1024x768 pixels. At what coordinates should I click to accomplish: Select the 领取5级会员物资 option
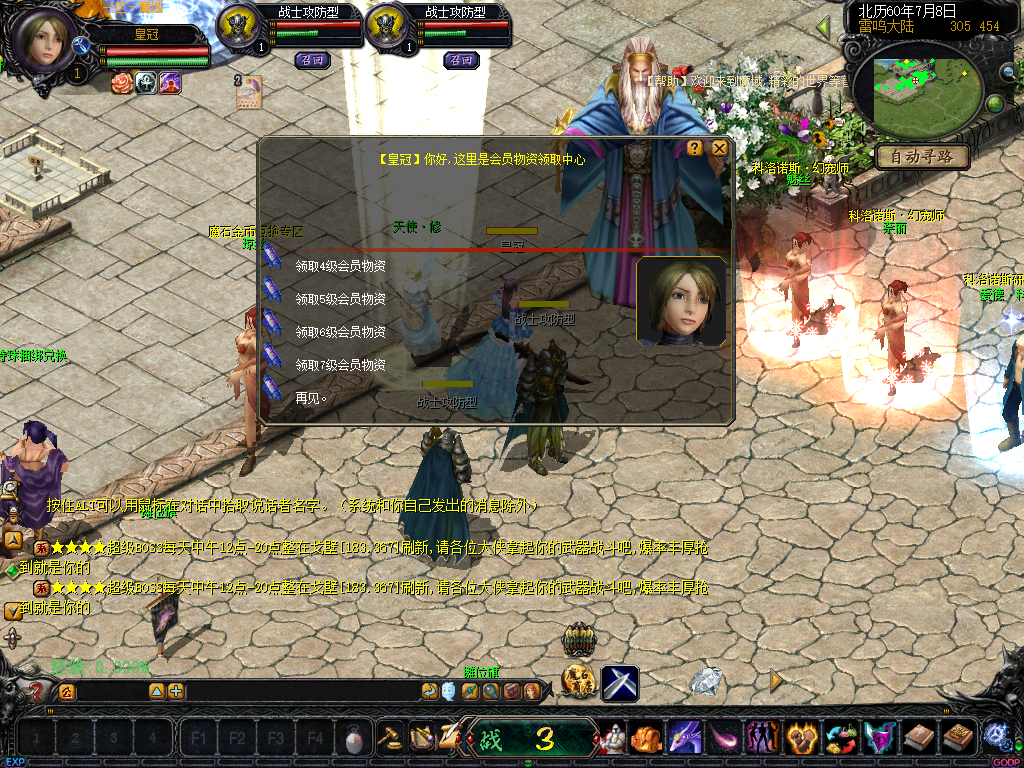[340, 299]
